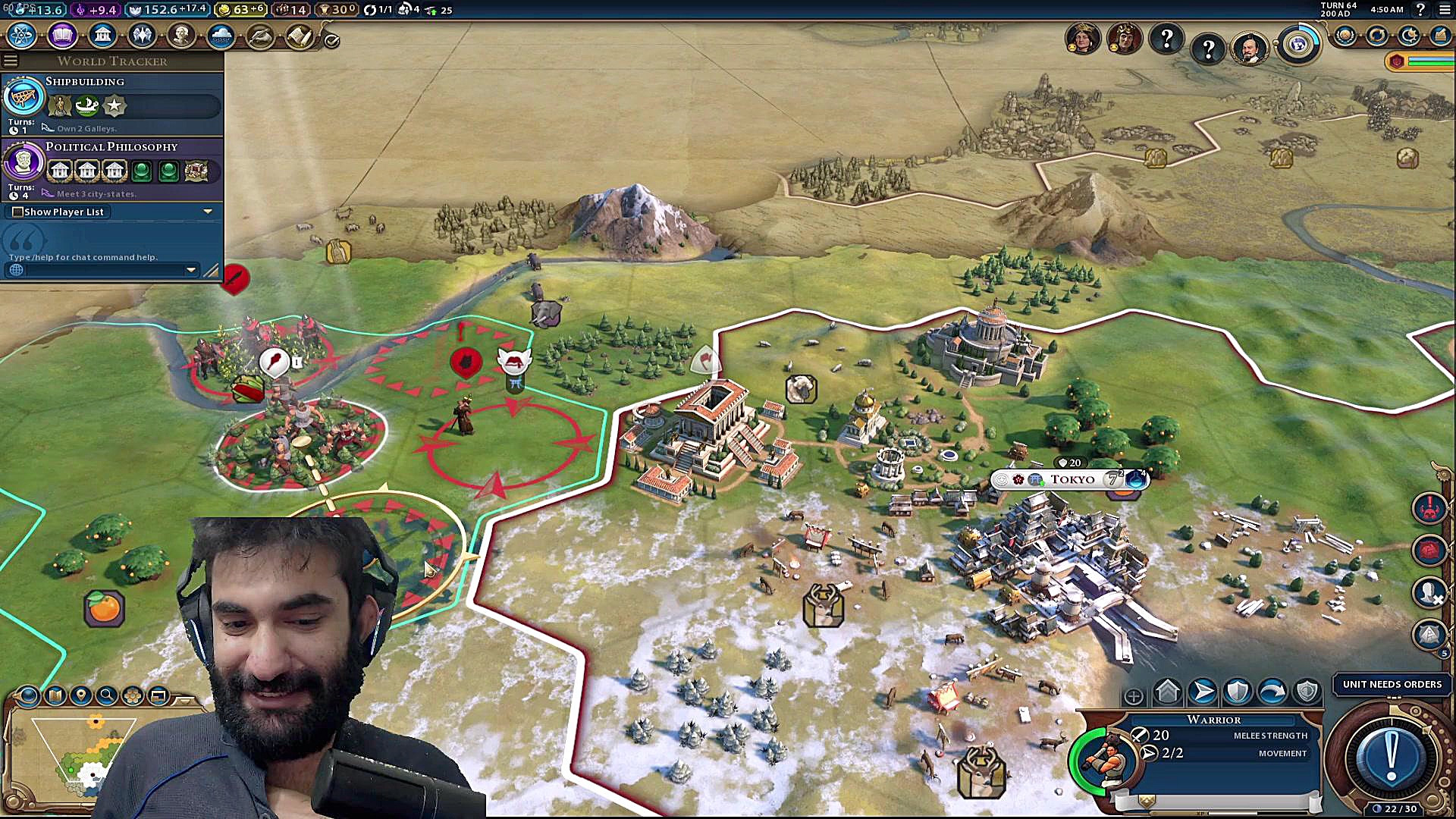This screenshot has width=1456, height=819.
Task: Click the Unit Needs Orders button
Action: pos(1392,684)
